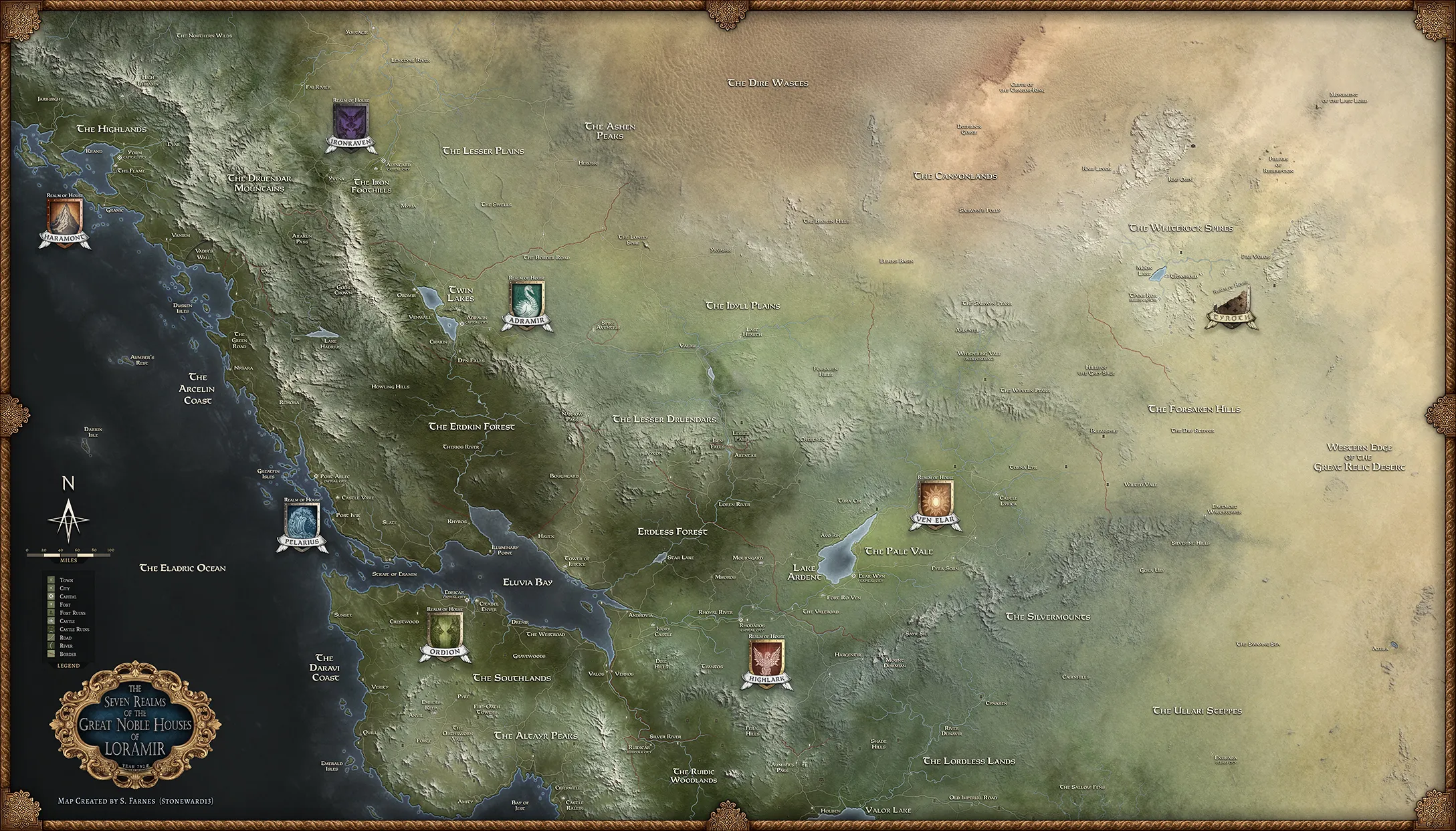
Task: Choose the Castle Ruins legend entry
Action: [x=74, y=629]
